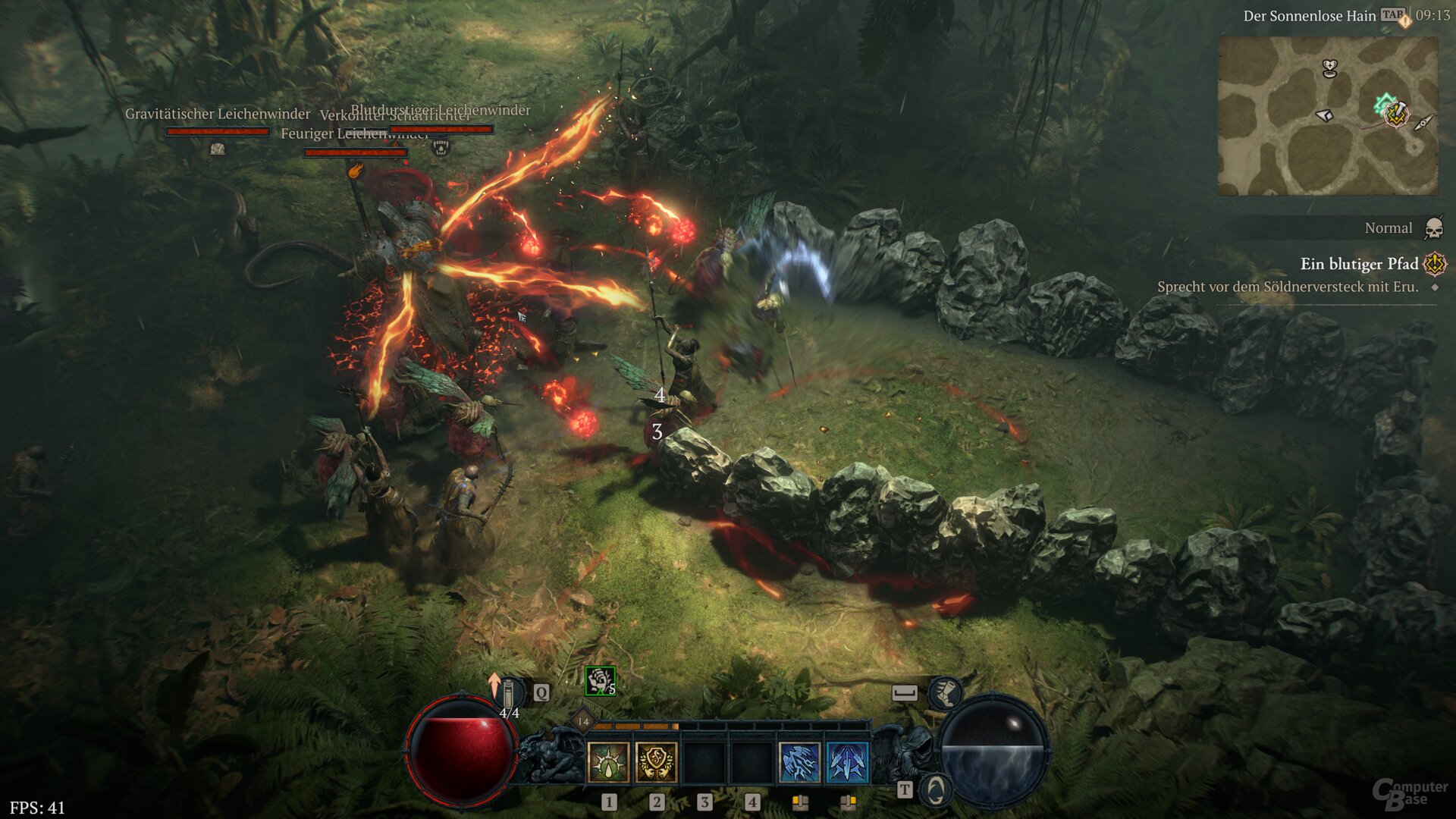Viewport: 1456px width, 819px height.
Task: Click the diamond expander next to the Eru objective
Action: pos(1436,287)
